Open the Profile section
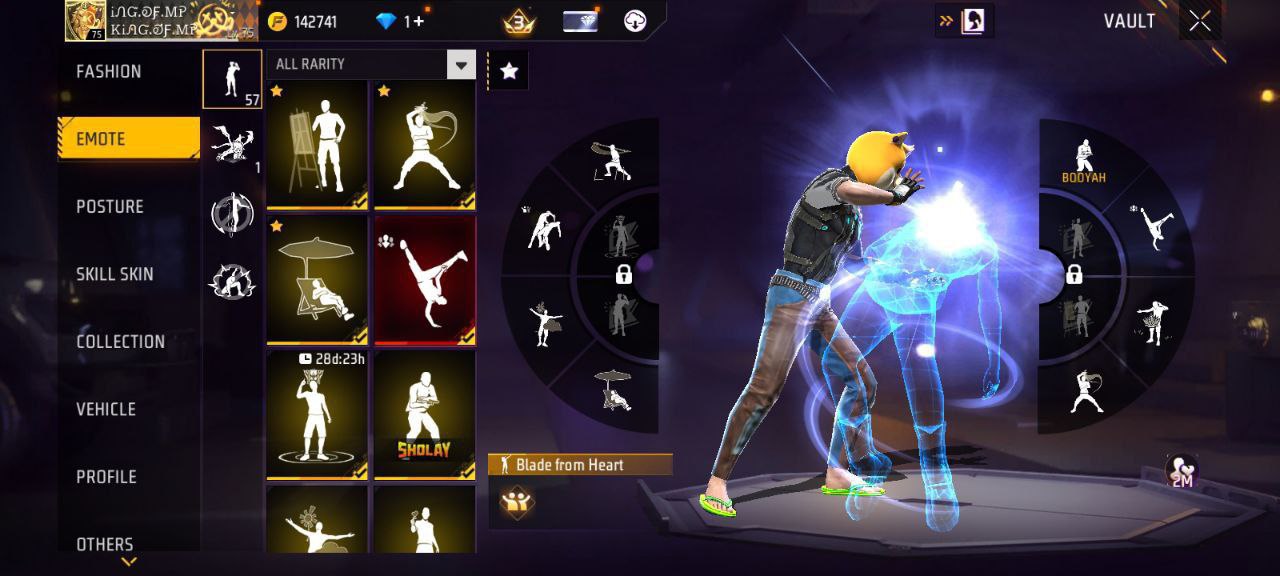 click(x=106, y=477)
